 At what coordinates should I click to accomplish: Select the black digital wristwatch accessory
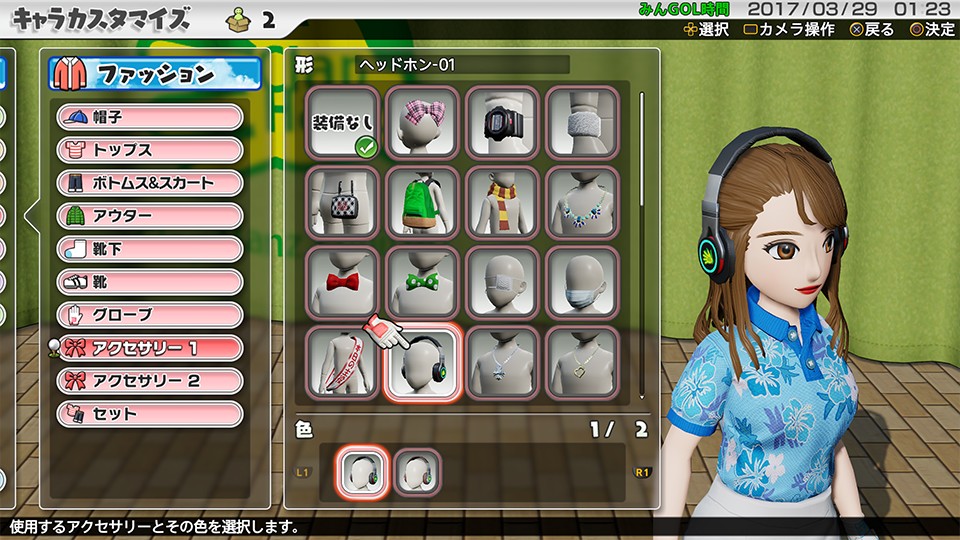[x=502, y=122]
